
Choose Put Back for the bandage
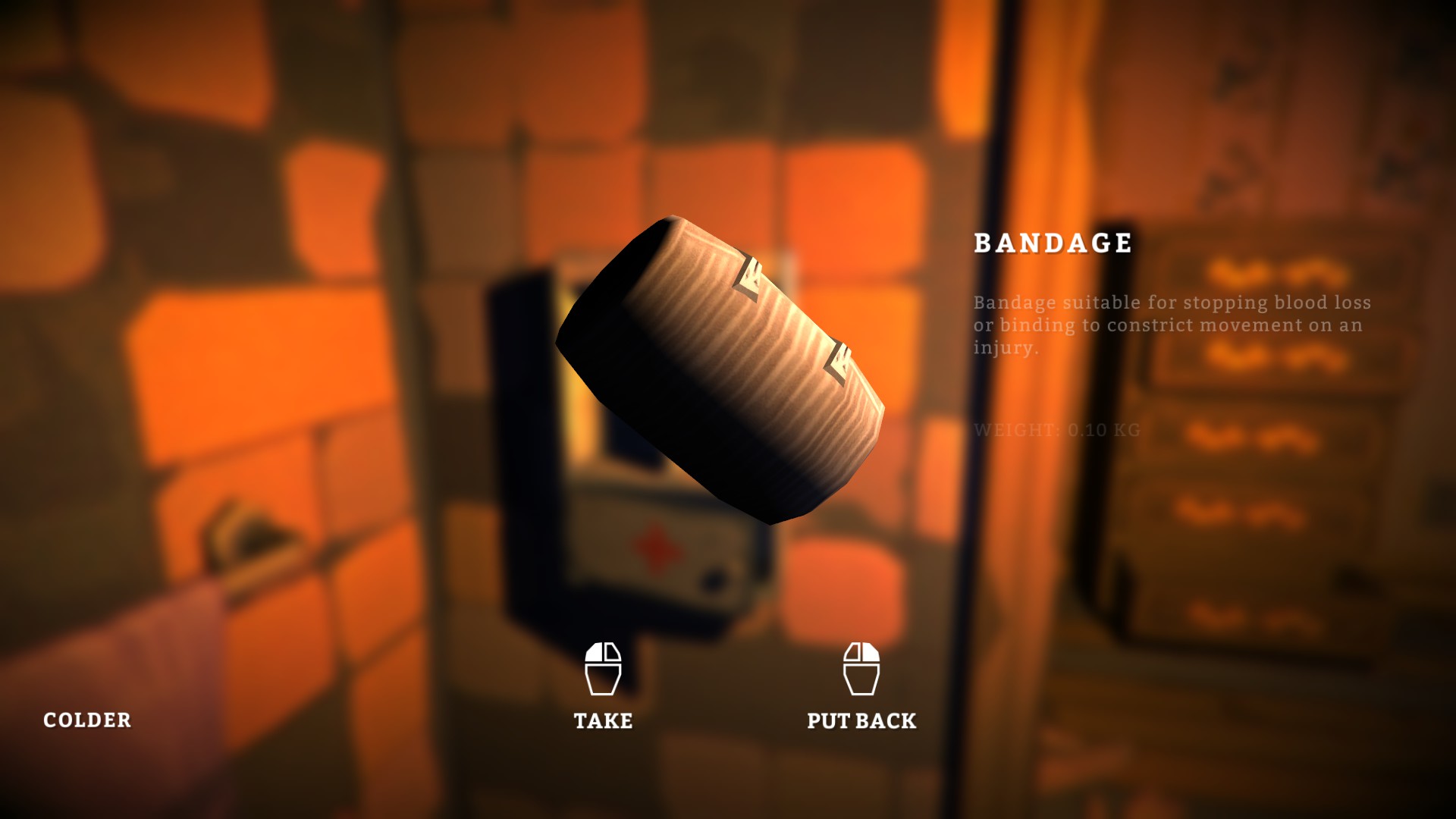pos(861,686)
